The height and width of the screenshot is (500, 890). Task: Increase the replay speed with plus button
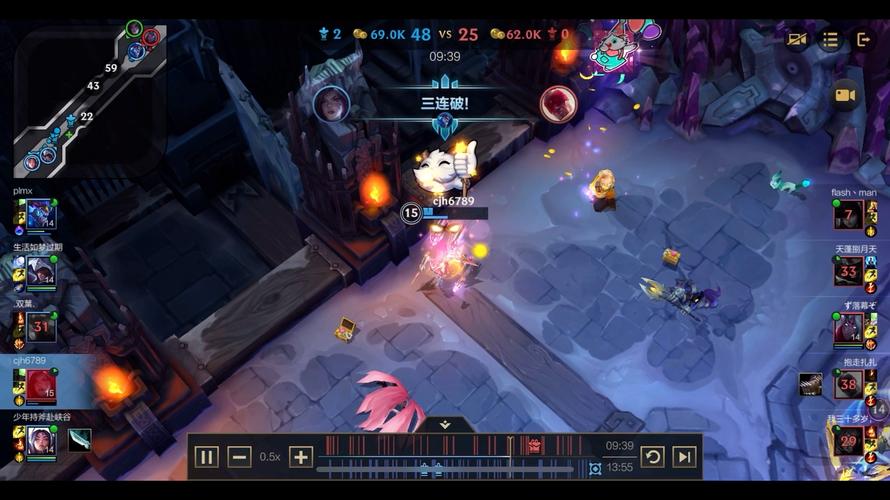click(x=301, y=457)
